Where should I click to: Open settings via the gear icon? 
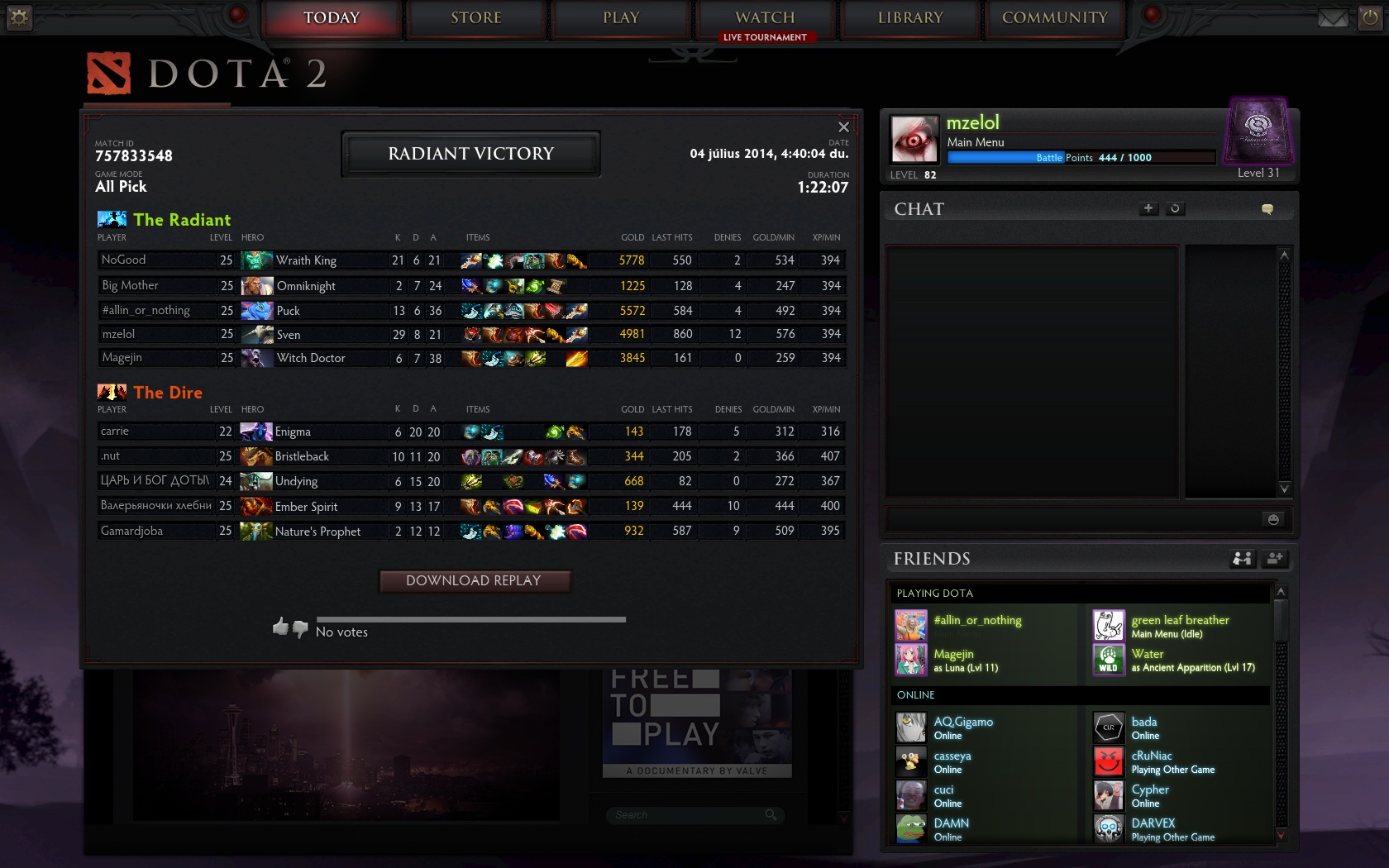[19, 17]
